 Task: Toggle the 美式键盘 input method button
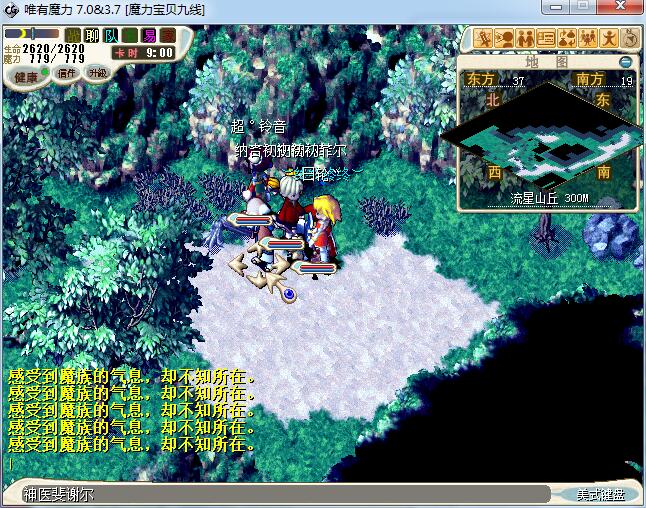pyautogui.click(x=600, y=494)
